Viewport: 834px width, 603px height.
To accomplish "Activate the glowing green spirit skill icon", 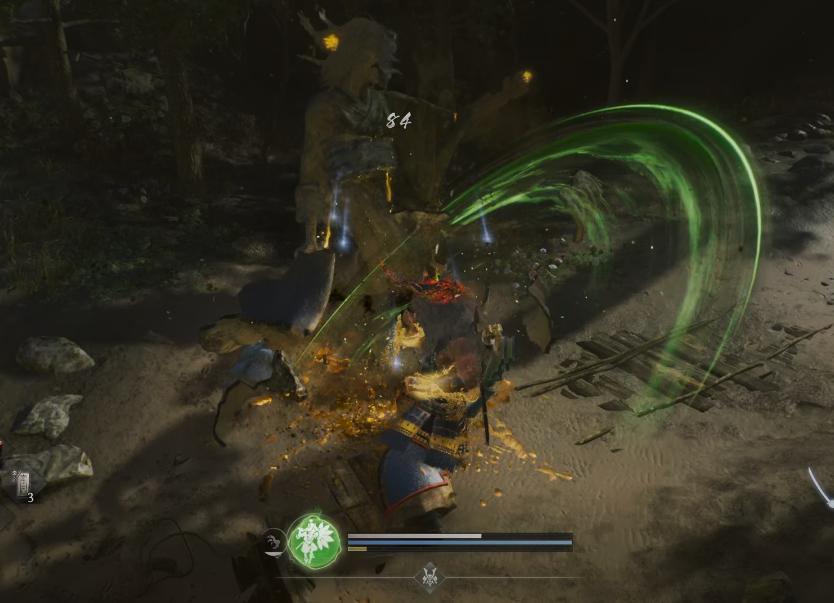I will coord(314,542).
